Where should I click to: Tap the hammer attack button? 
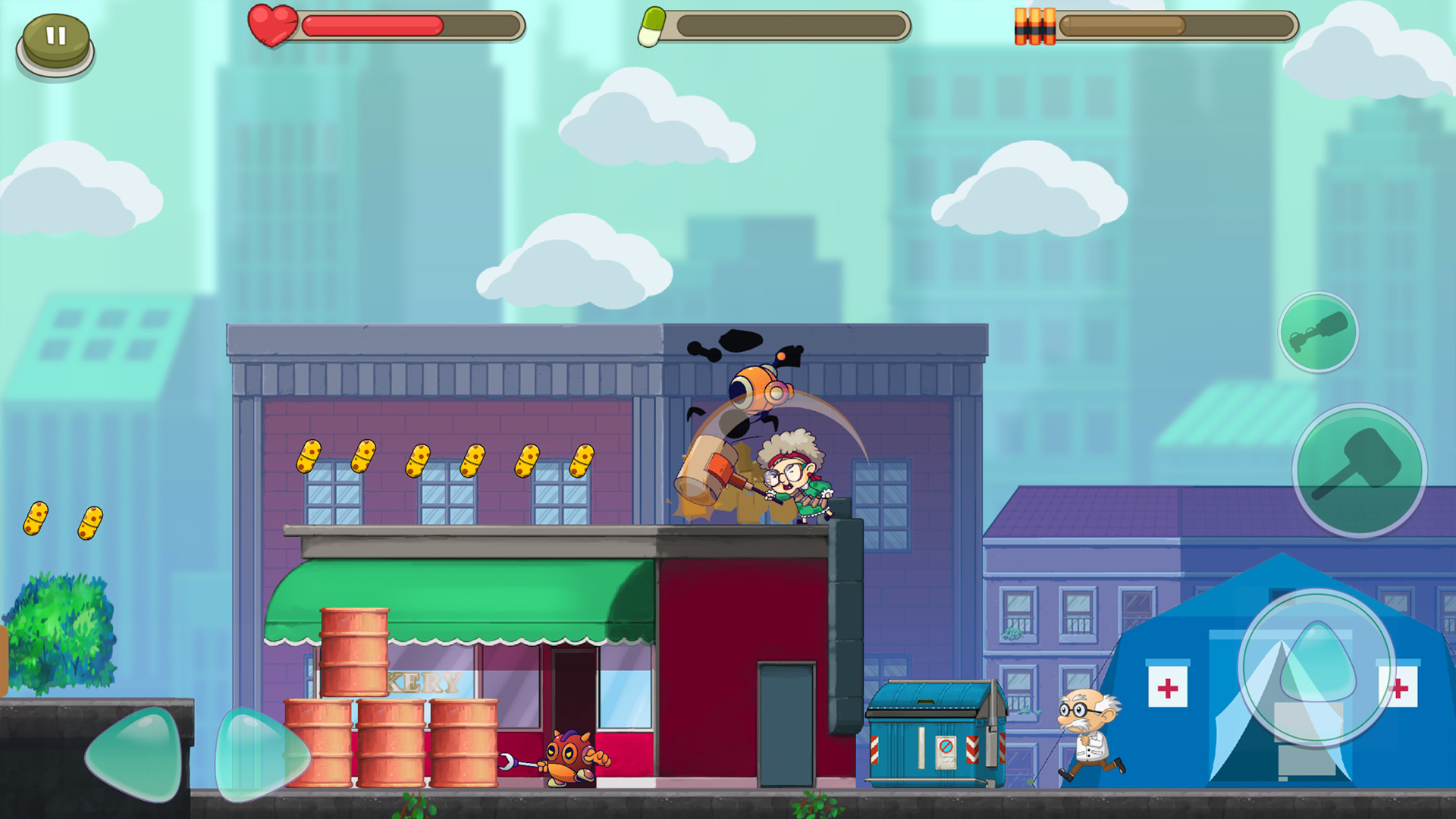tap(1359, 470)
